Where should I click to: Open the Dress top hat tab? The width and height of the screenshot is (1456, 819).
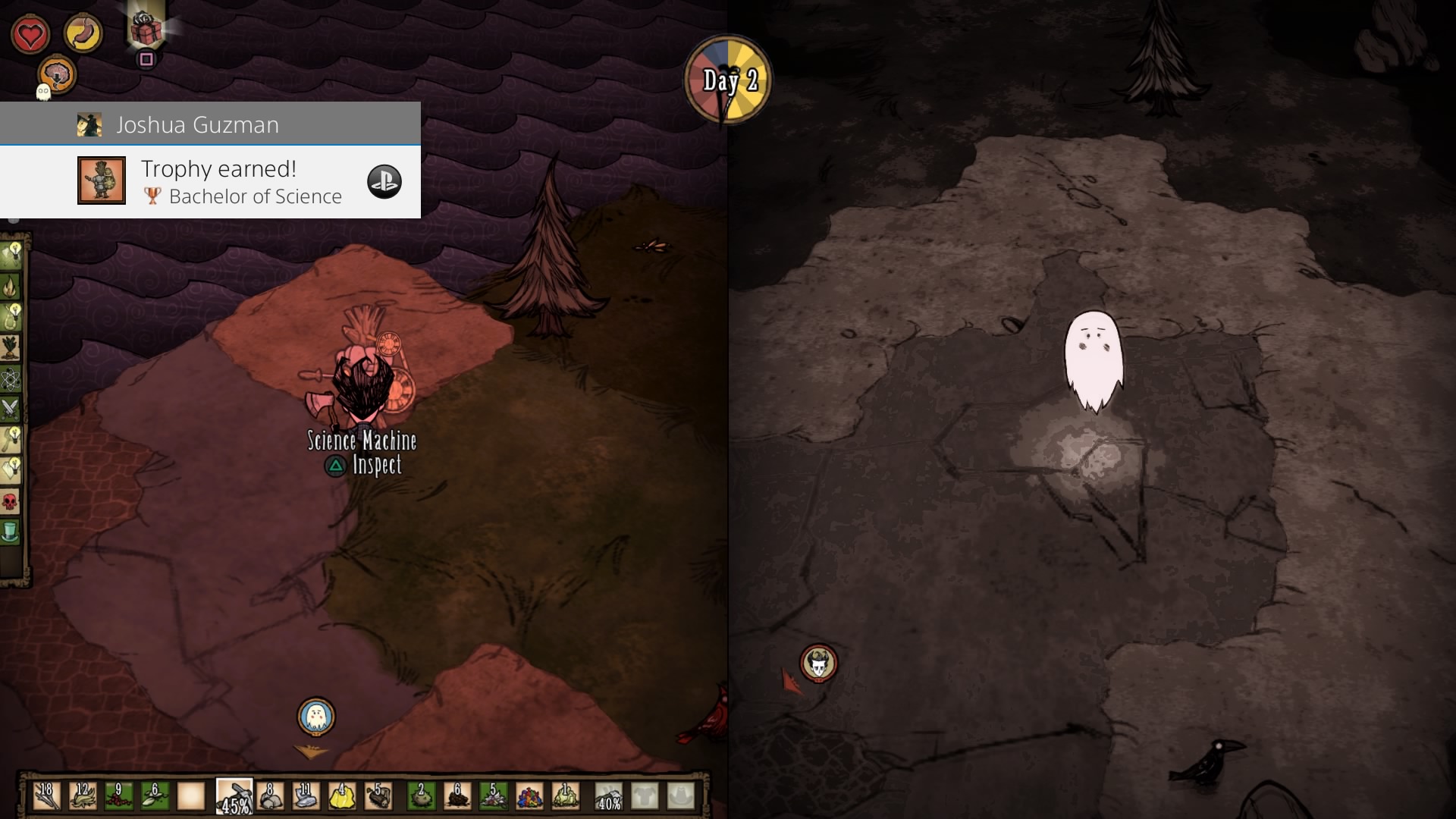(11, 532)
